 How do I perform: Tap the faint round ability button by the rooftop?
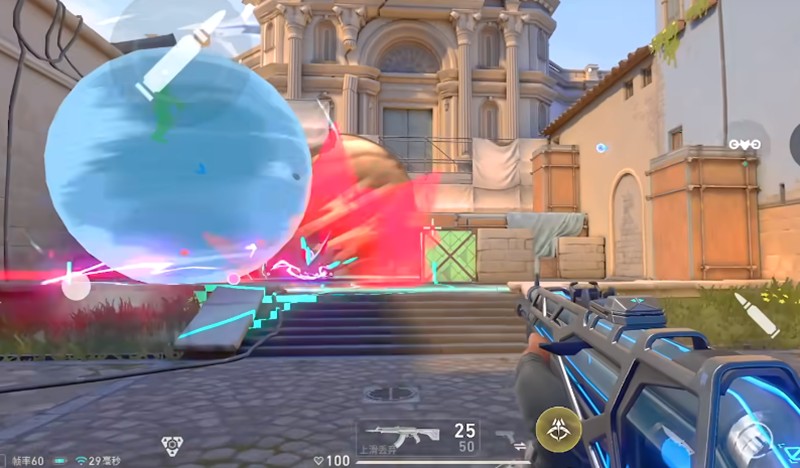[x=747, y=144]
